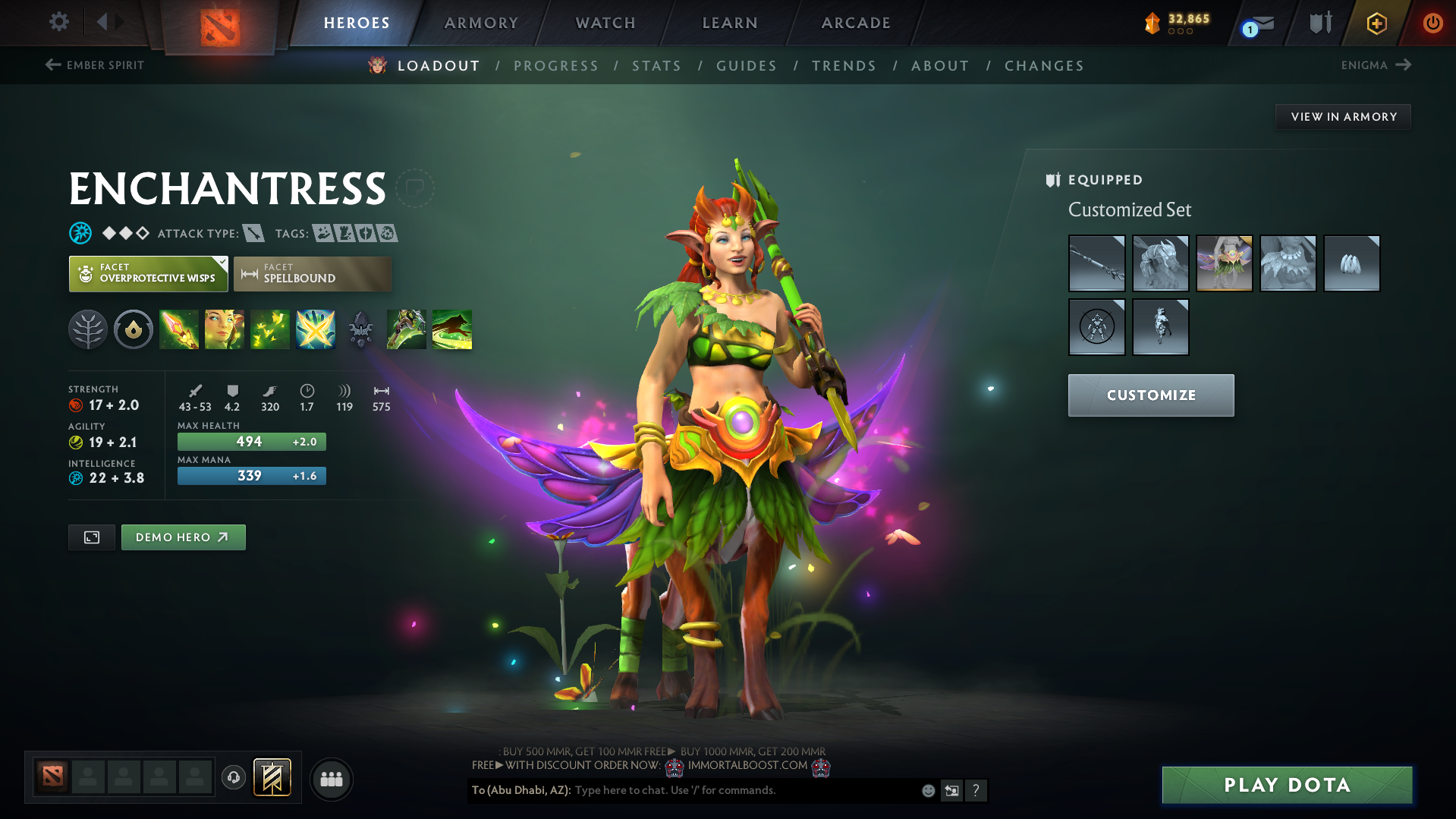1456x819 pixels.
Task: Click the party finder people icon
Action: [332, 779]
